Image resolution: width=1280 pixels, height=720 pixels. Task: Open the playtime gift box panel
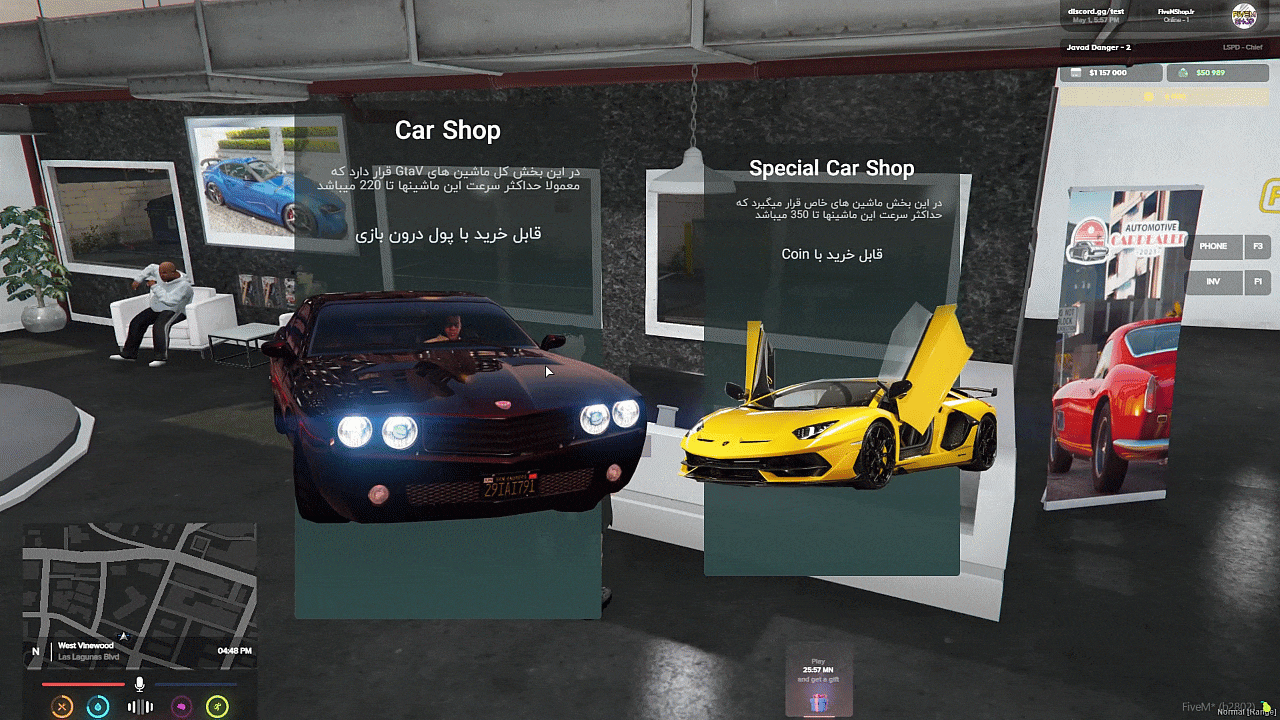(818, 681)
